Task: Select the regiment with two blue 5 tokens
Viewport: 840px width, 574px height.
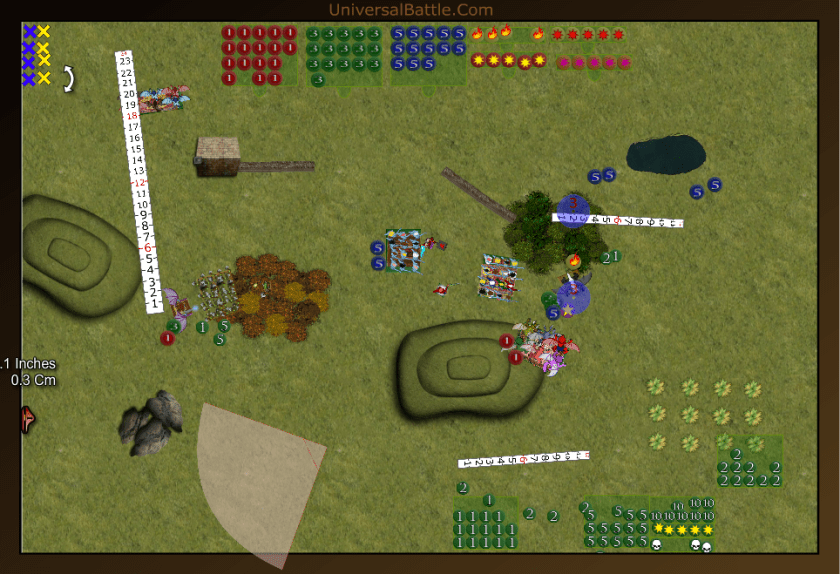Action: coord(406,250)
